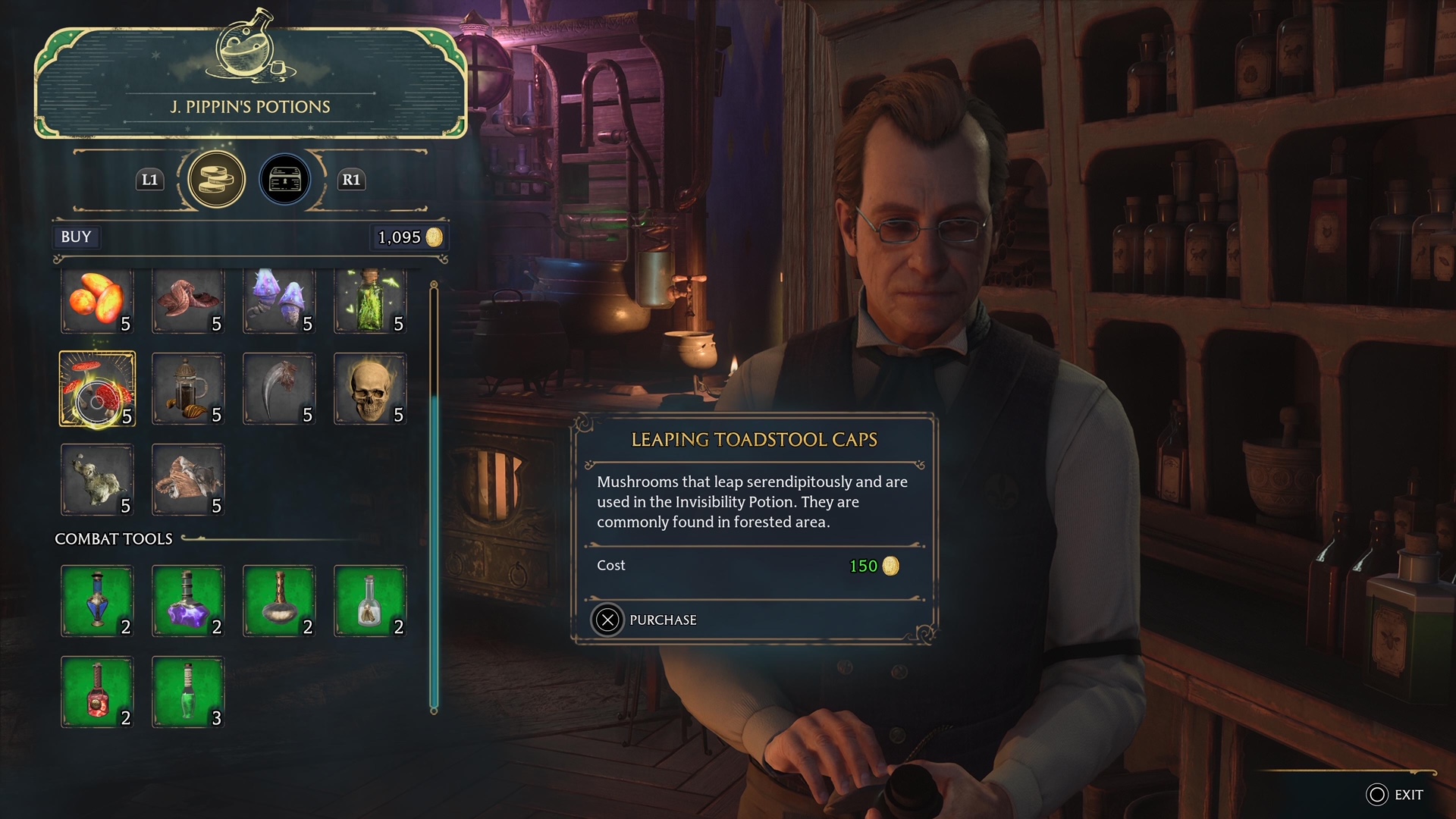Select the Leaping Toadstool Caps slot
Viewport: 1456px width, 819px height.
click(97, 389)
